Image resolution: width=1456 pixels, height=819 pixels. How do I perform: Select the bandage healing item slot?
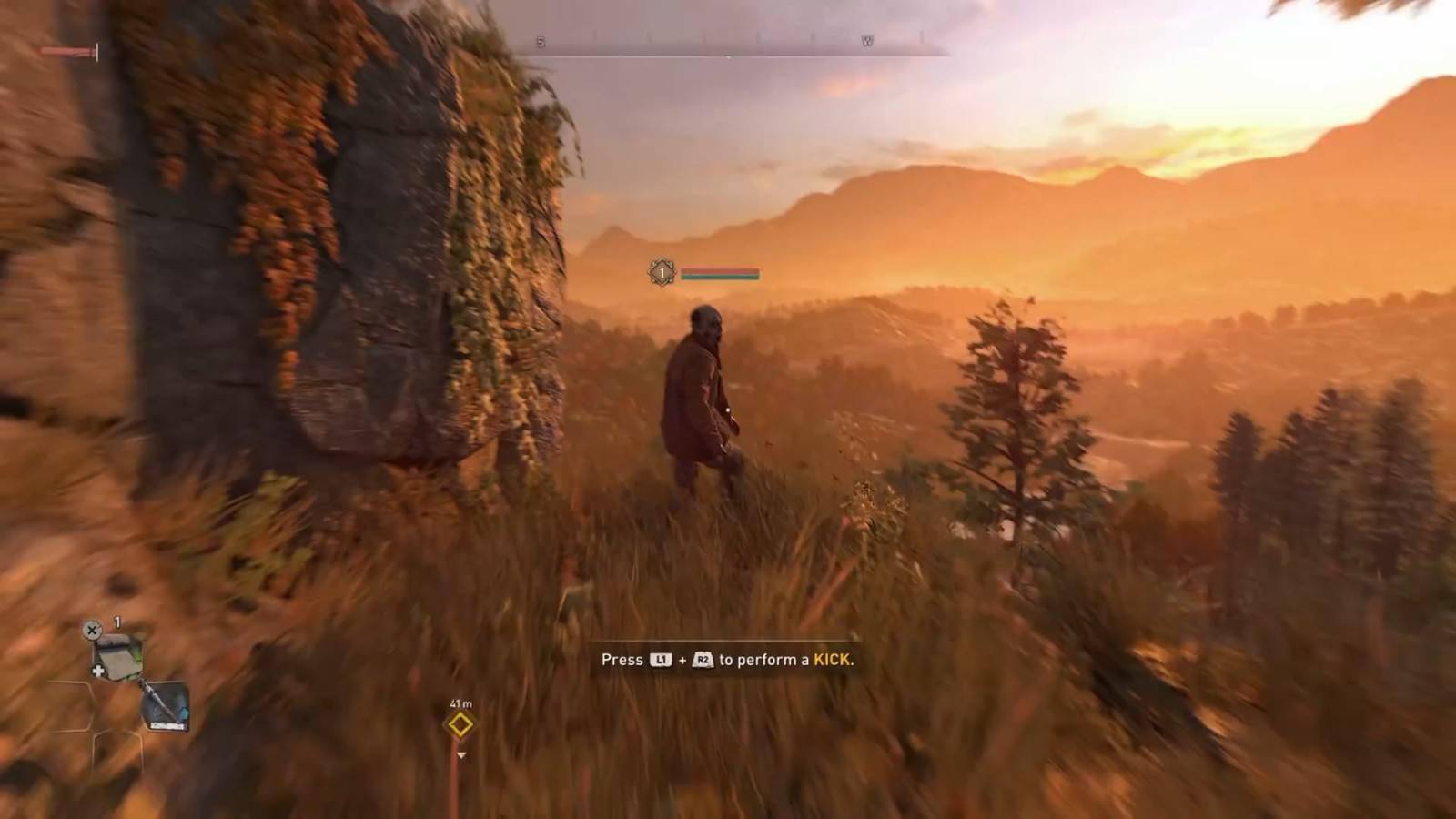point(117,658)
